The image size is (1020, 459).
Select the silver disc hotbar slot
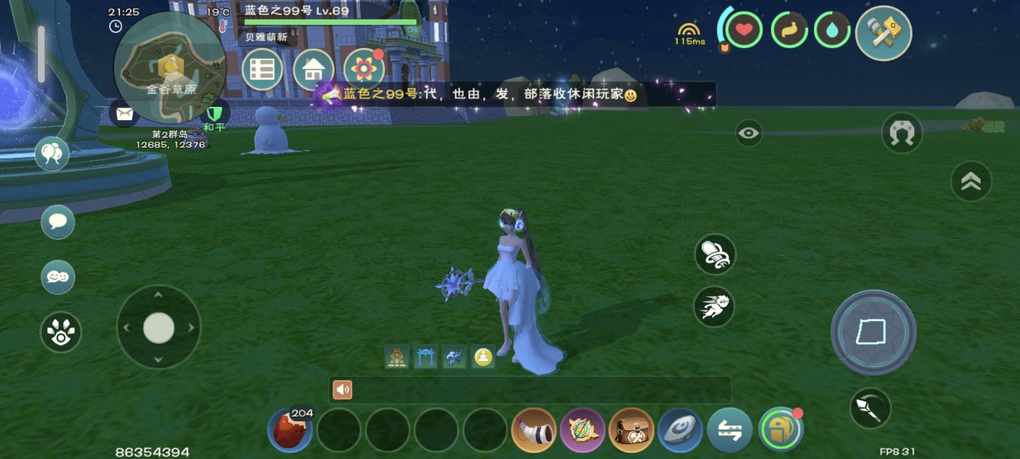point(680,430)
